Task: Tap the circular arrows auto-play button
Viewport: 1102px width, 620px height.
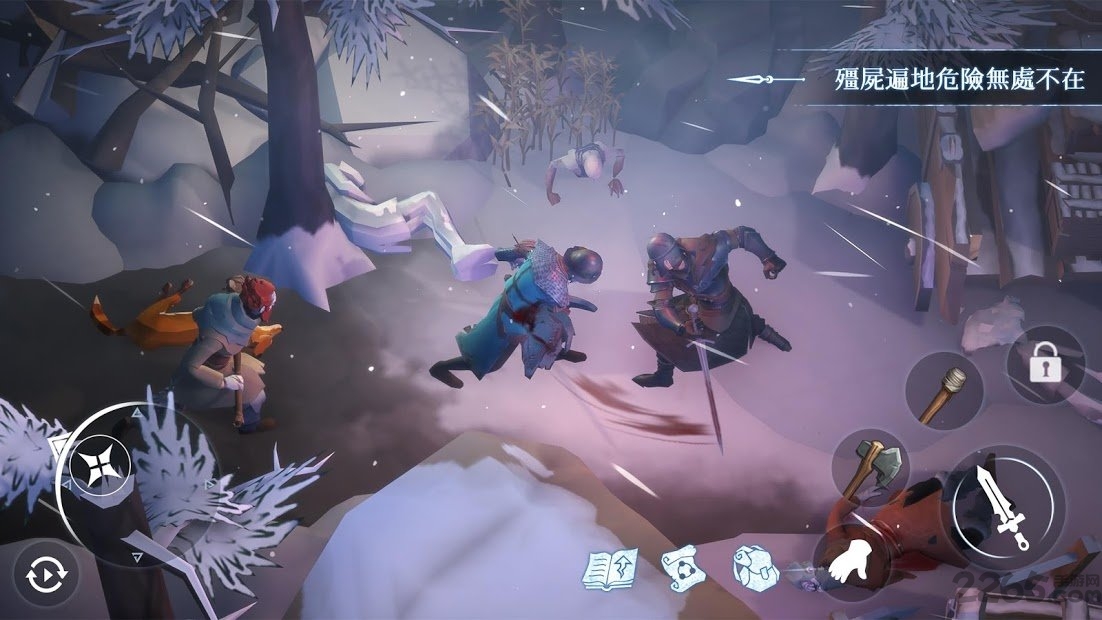Action: point(45,575)
